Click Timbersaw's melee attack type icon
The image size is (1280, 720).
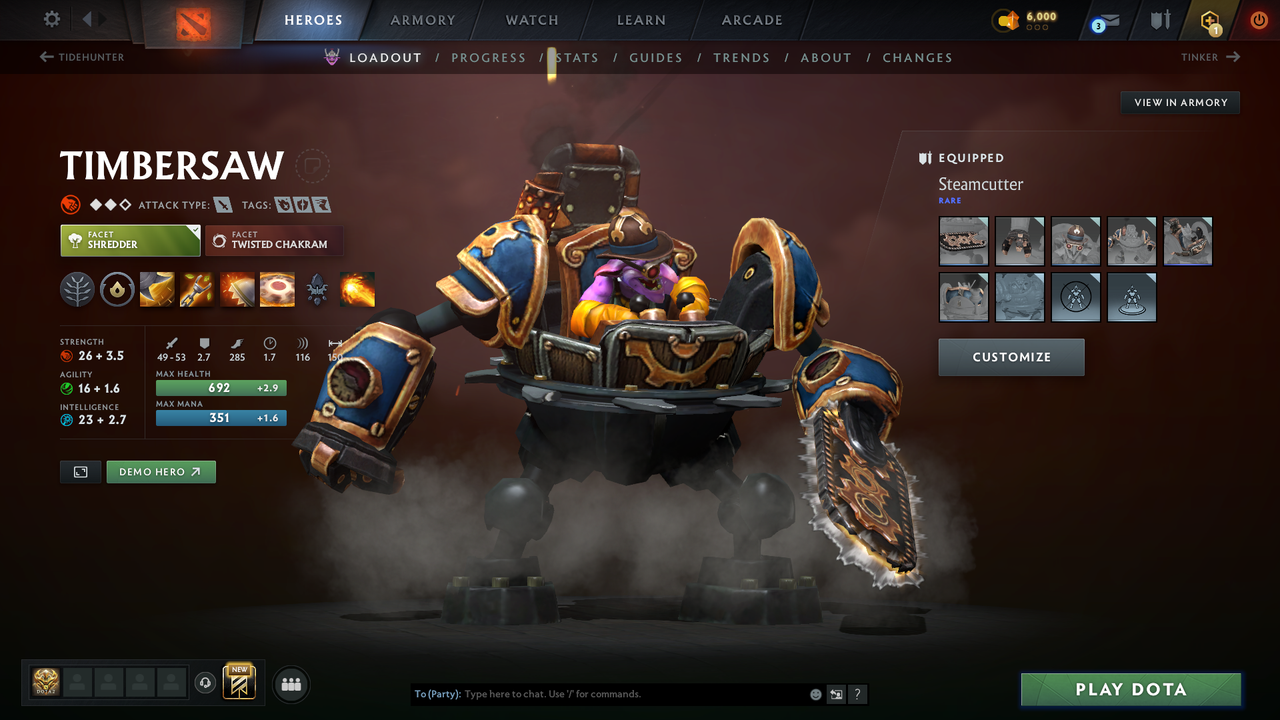tap(222, 203)
